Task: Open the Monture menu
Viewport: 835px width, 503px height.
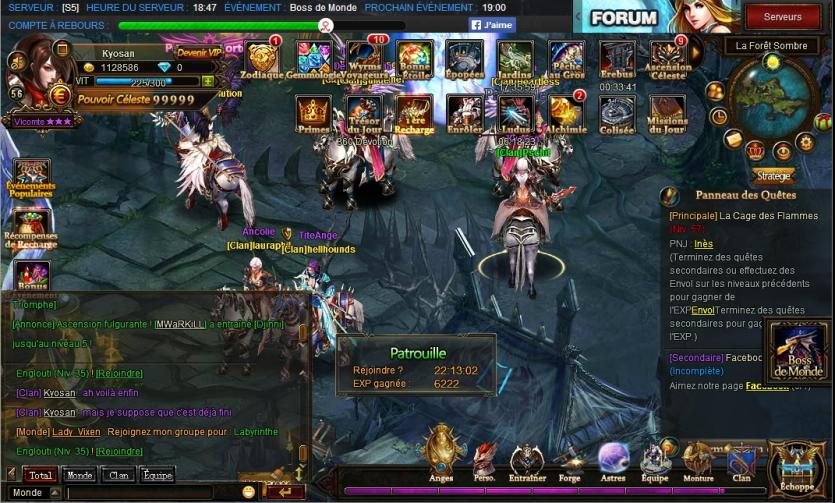Action: [697, 460]
